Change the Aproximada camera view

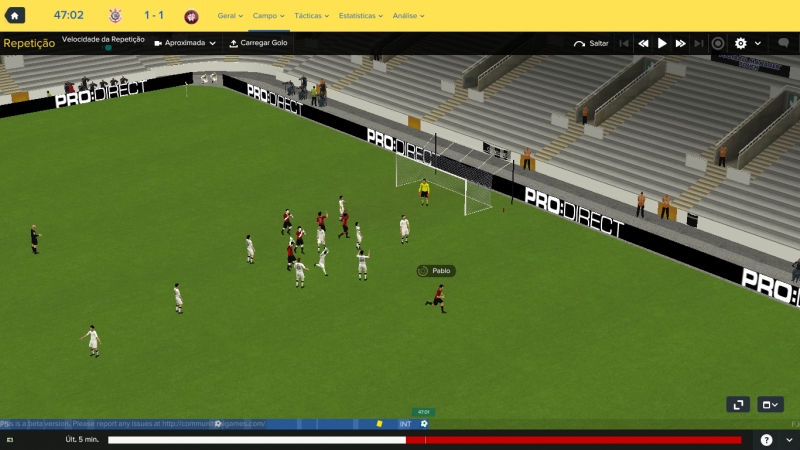coord(185,44)
